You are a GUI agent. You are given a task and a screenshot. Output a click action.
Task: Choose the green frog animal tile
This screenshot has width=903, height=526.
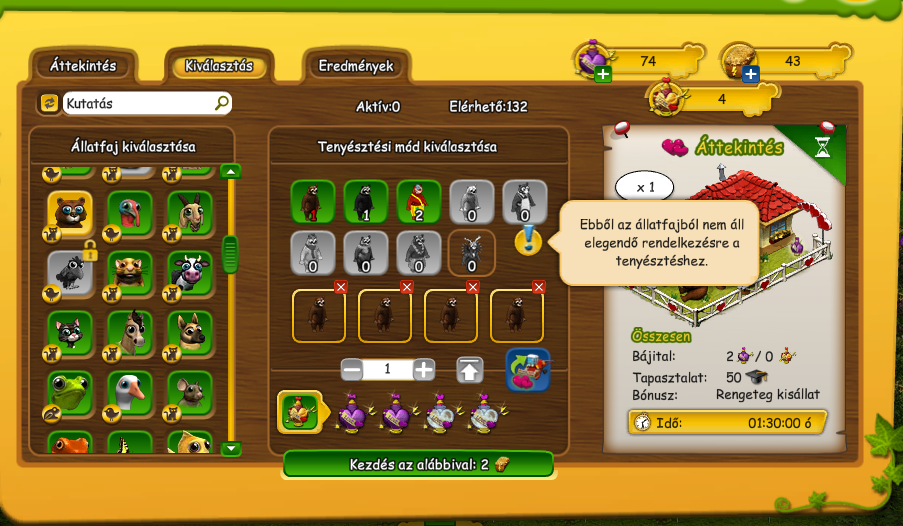point(70,391)
